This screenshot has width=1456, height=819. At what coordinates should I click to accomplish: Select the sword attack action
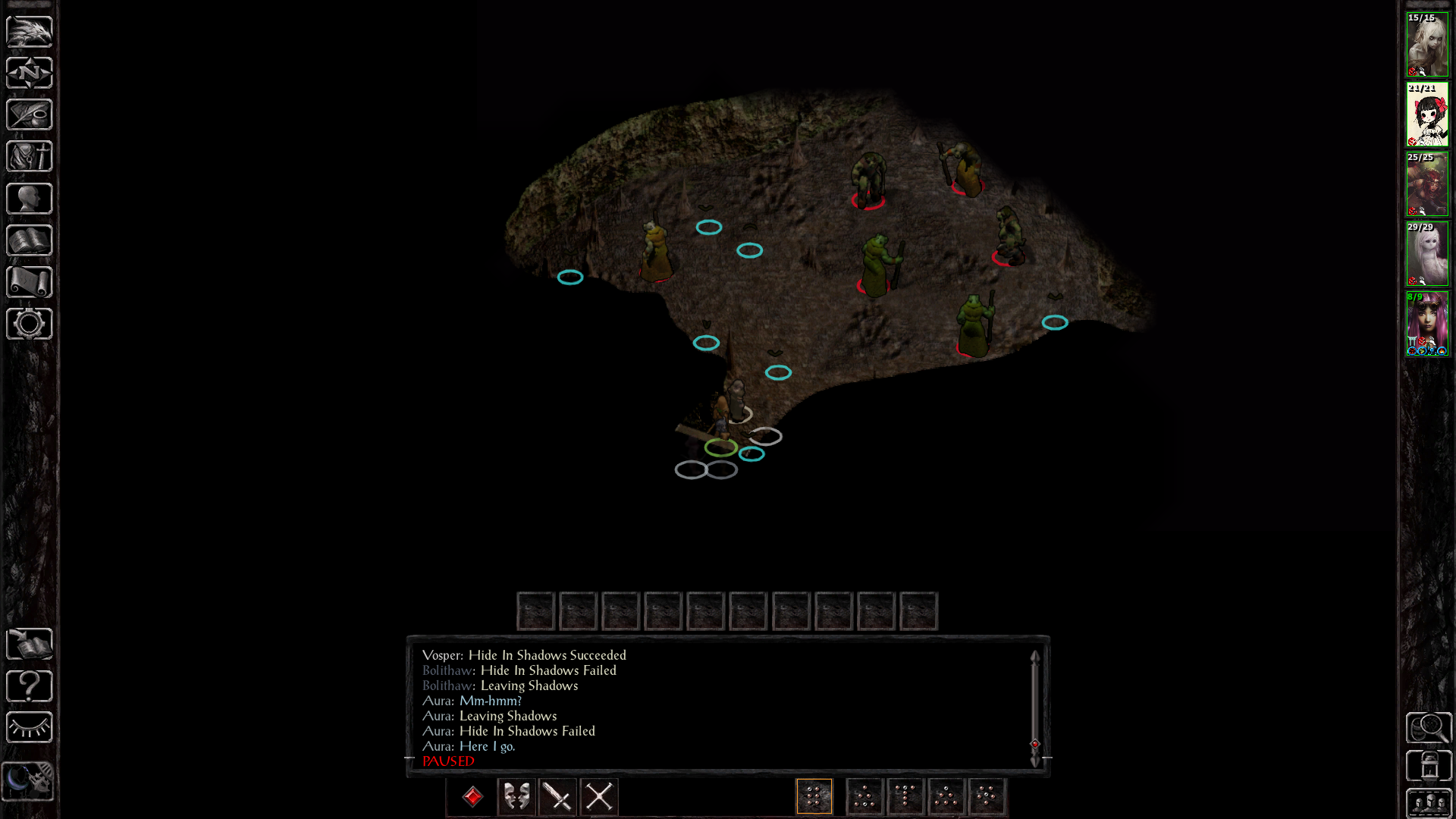558,797
